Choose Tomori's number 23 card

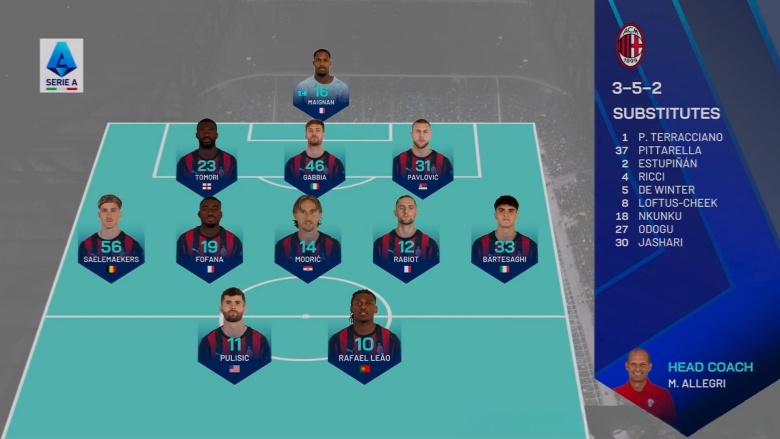point(207,165)
